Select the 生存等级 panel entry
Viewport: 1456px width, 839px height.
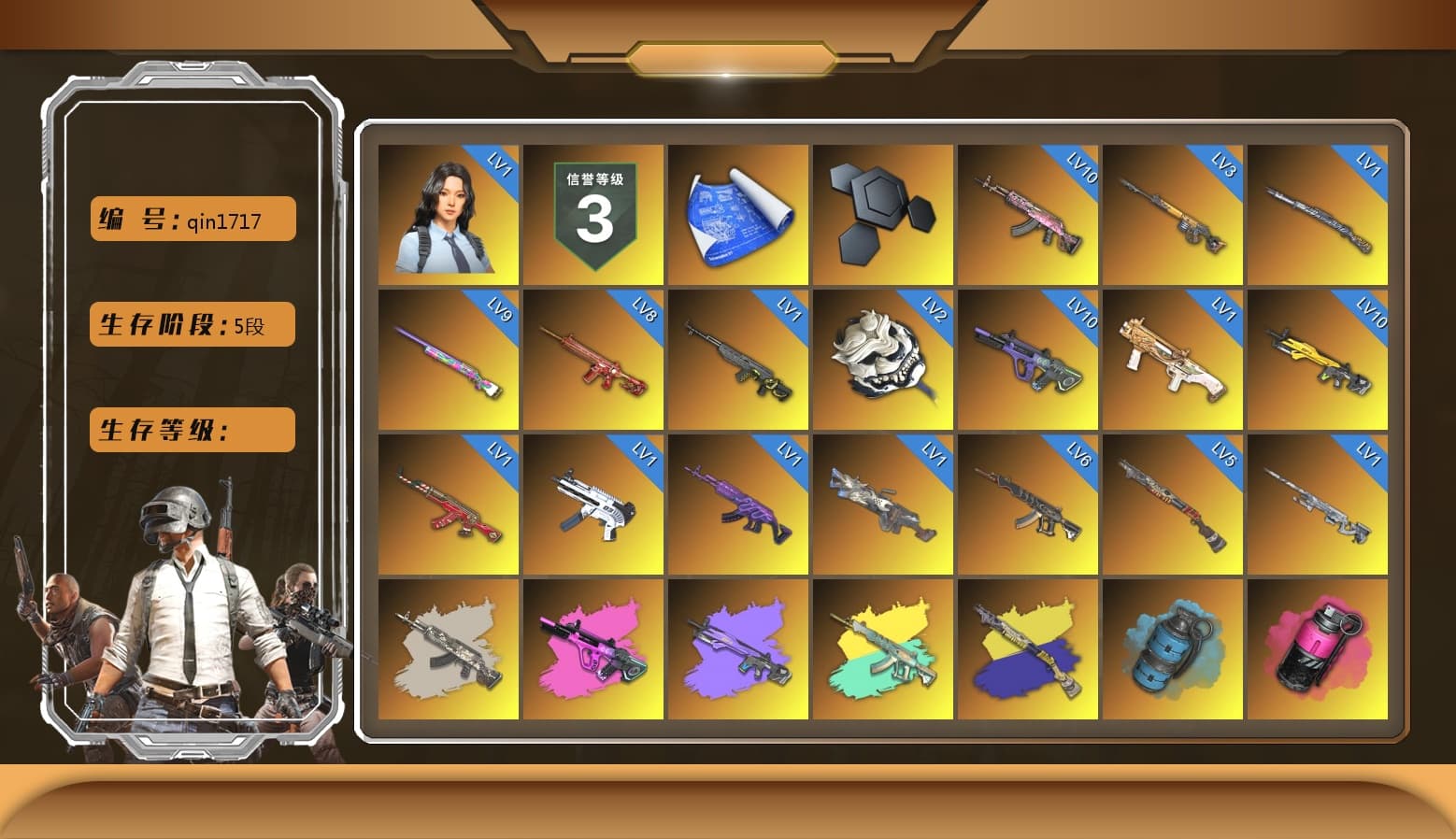(191, 430)
